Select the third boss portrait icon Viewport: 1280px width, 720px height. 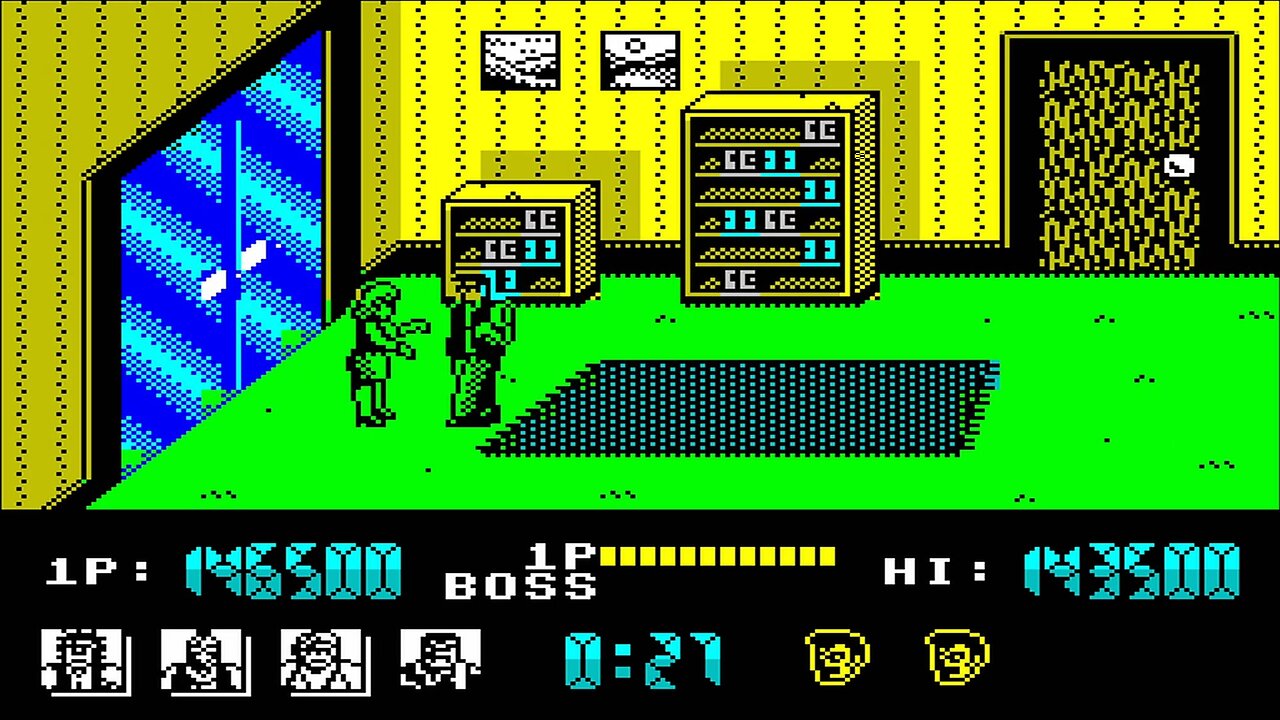[x=325, y=660]
